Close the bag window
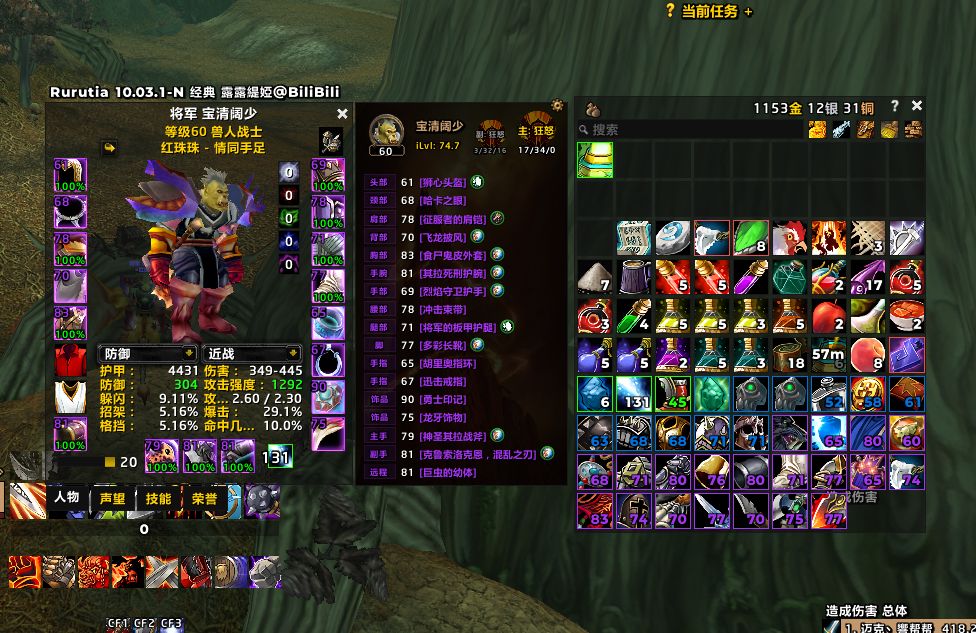Image resolution: width=976 pixels, height=633 pixels. [917, 106]
